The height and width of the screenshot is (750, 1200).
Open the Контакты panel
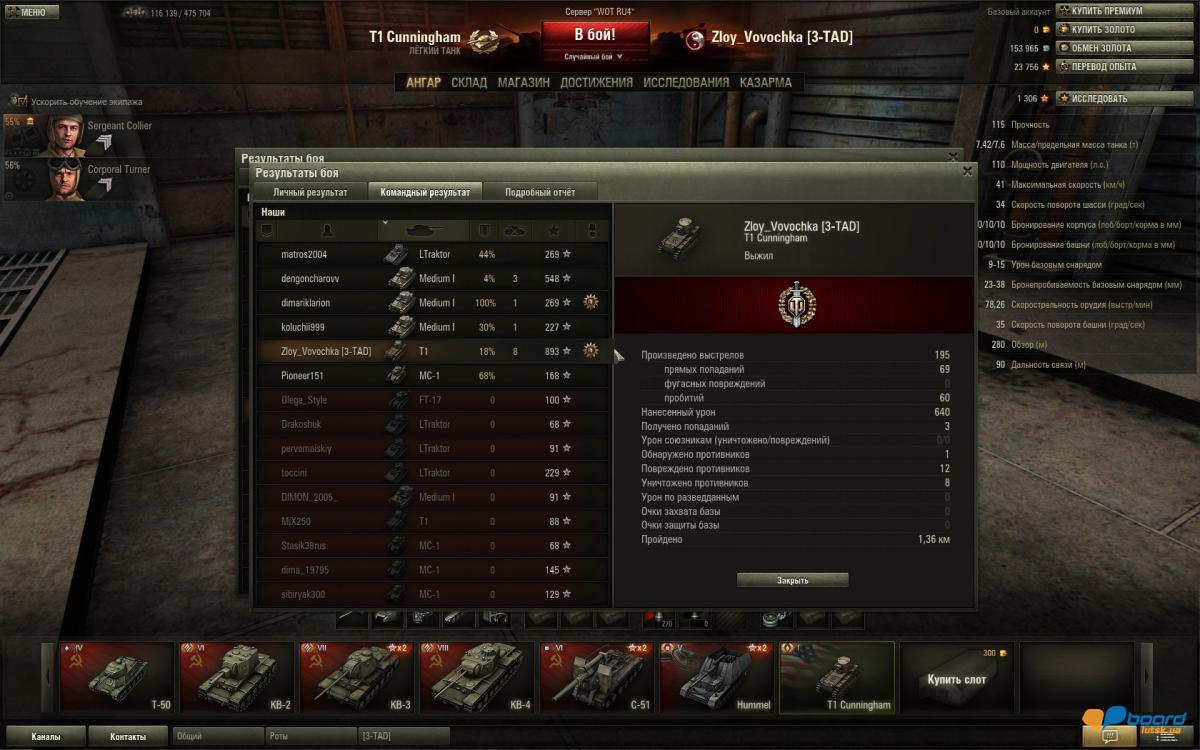tap(127, 737)
